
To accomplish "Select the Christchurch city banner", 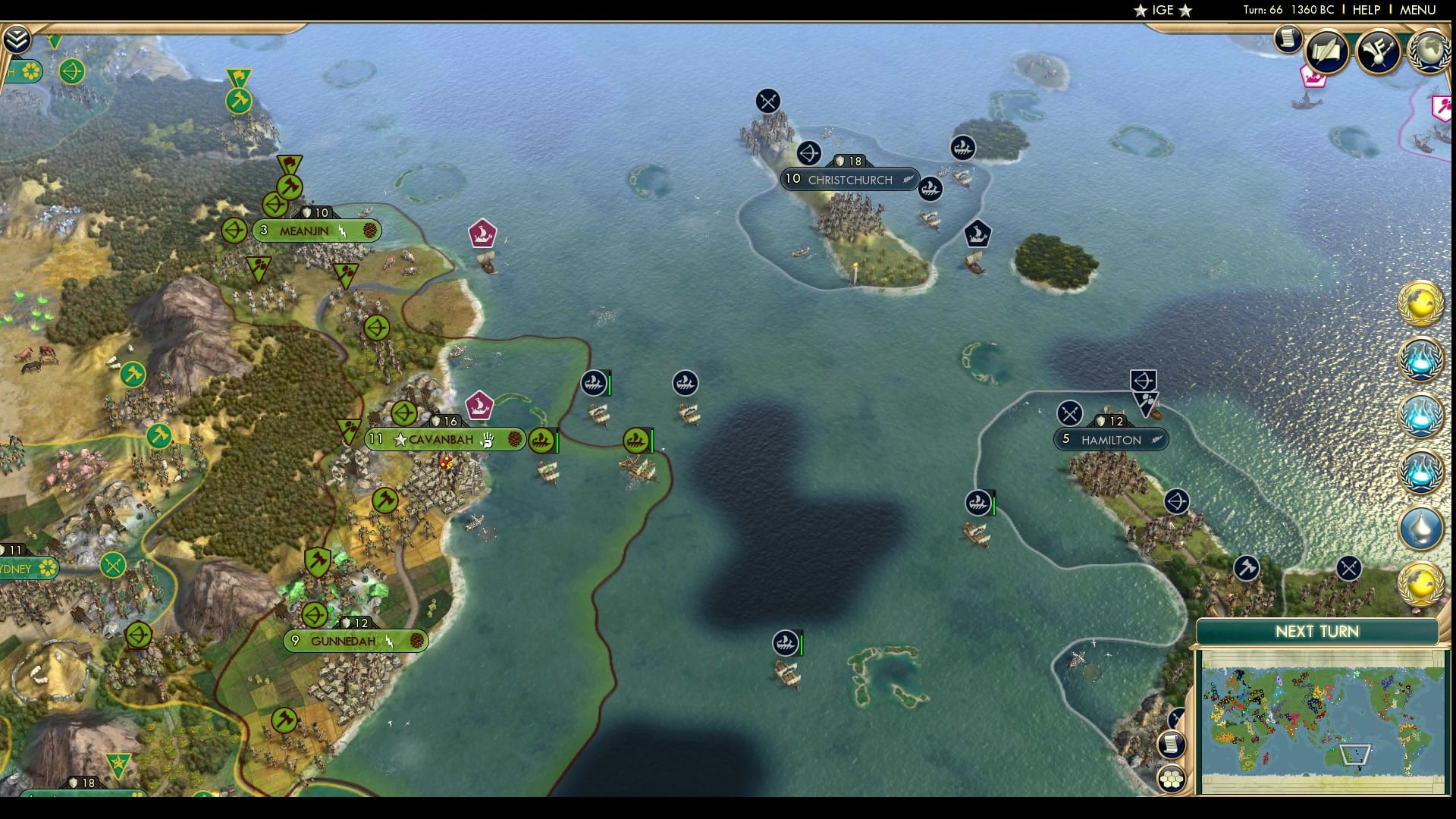I will click(849, 180).
